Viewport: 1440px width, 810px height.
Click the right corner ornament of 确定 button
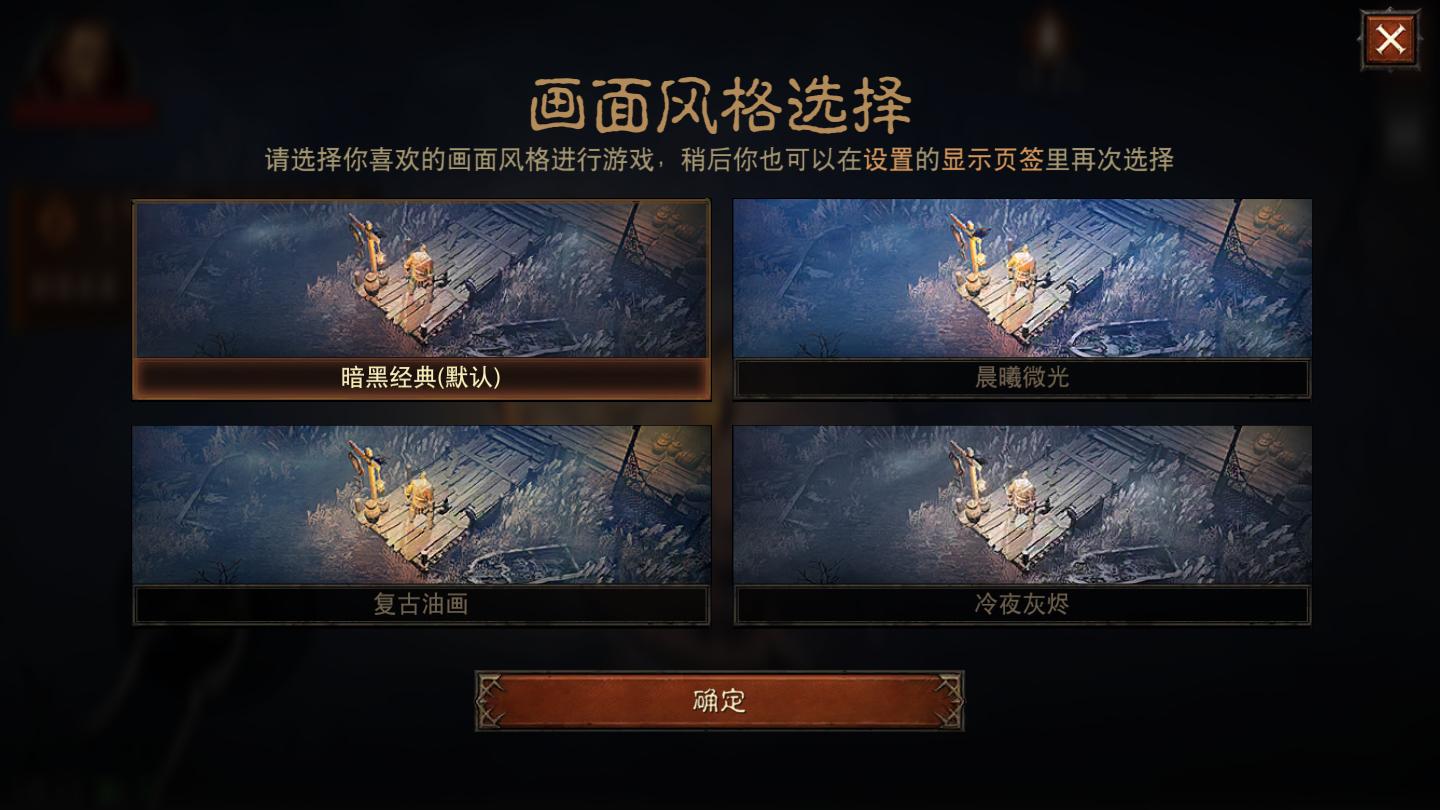tap(946, 700)
